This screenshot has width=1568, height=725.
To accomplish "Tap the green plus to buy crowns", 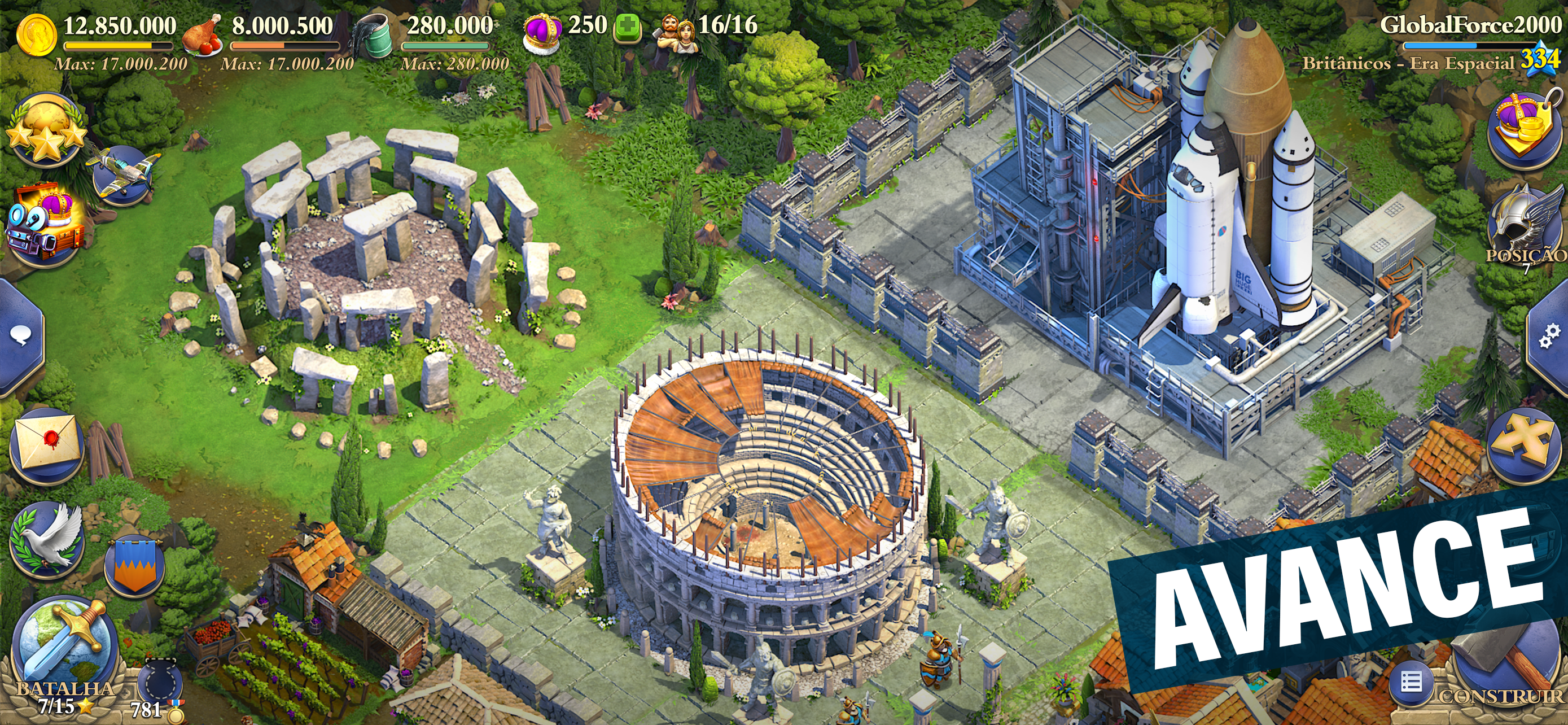I will point(628,28).
